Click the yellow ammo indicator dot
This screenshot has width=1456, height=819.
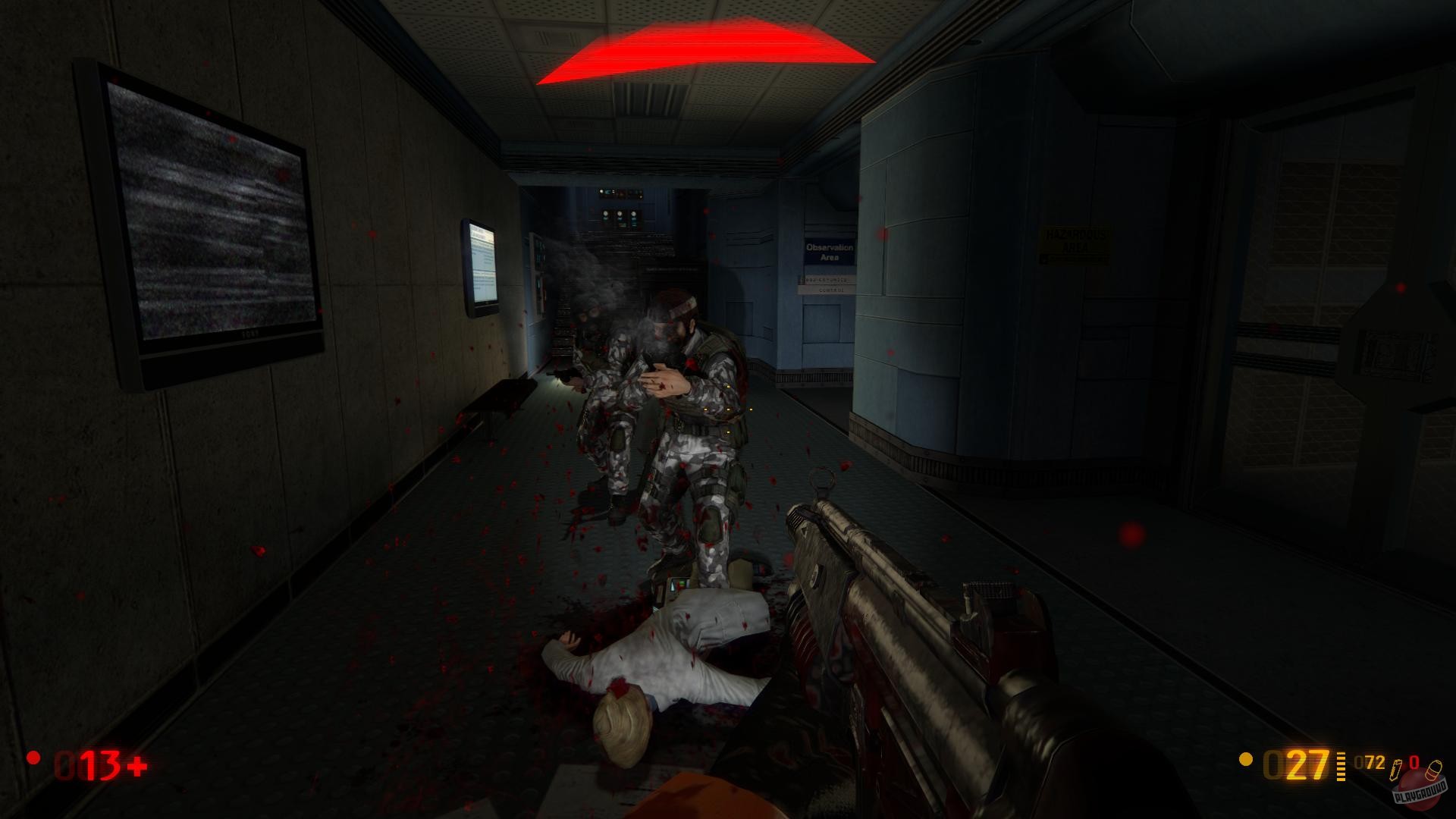tap(1245, 760)
